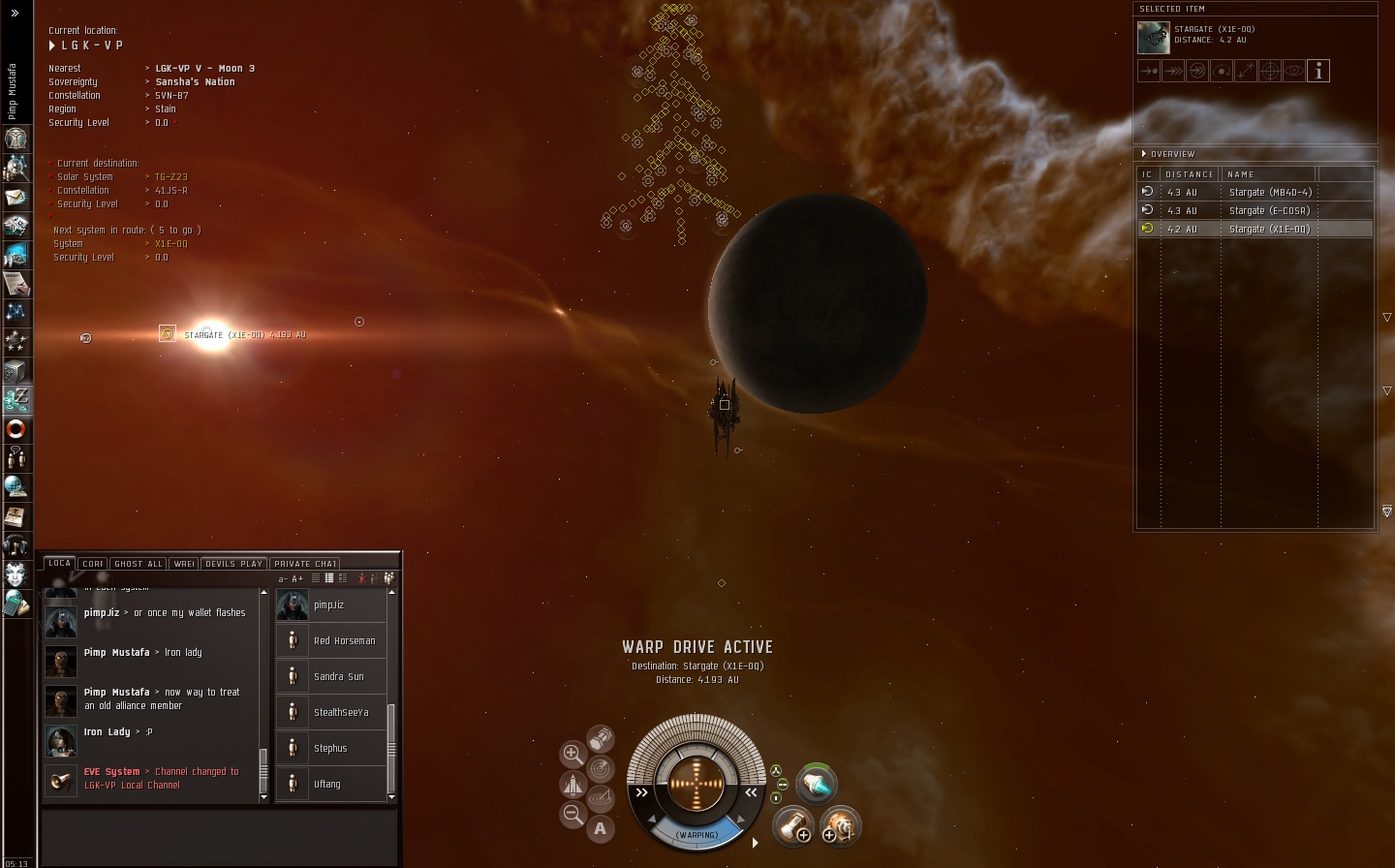Show info for the selected stargate
The image size is (1395, 868).
1318,71
